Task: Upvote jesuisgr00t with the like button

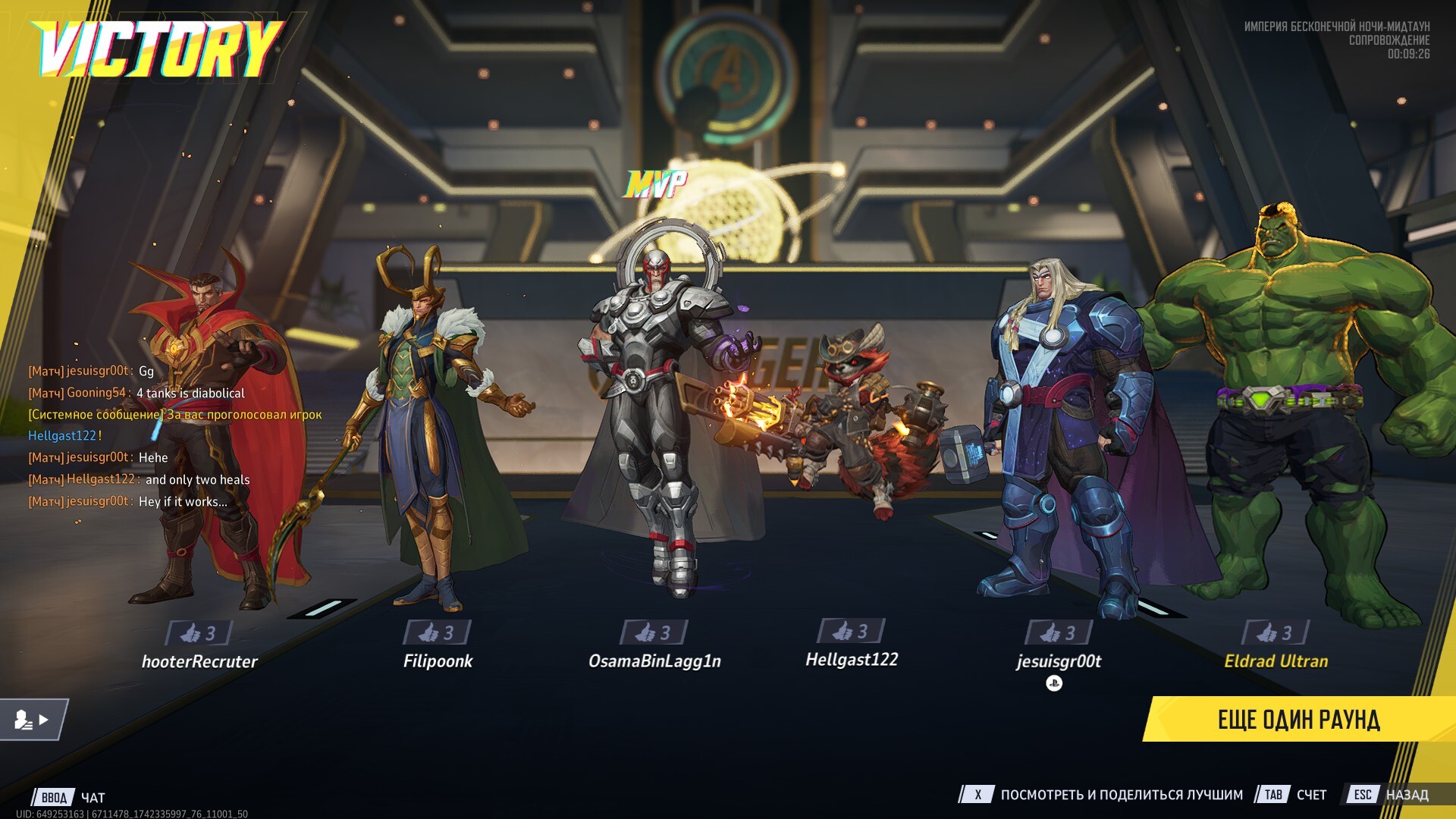Action: (1059, 632)
